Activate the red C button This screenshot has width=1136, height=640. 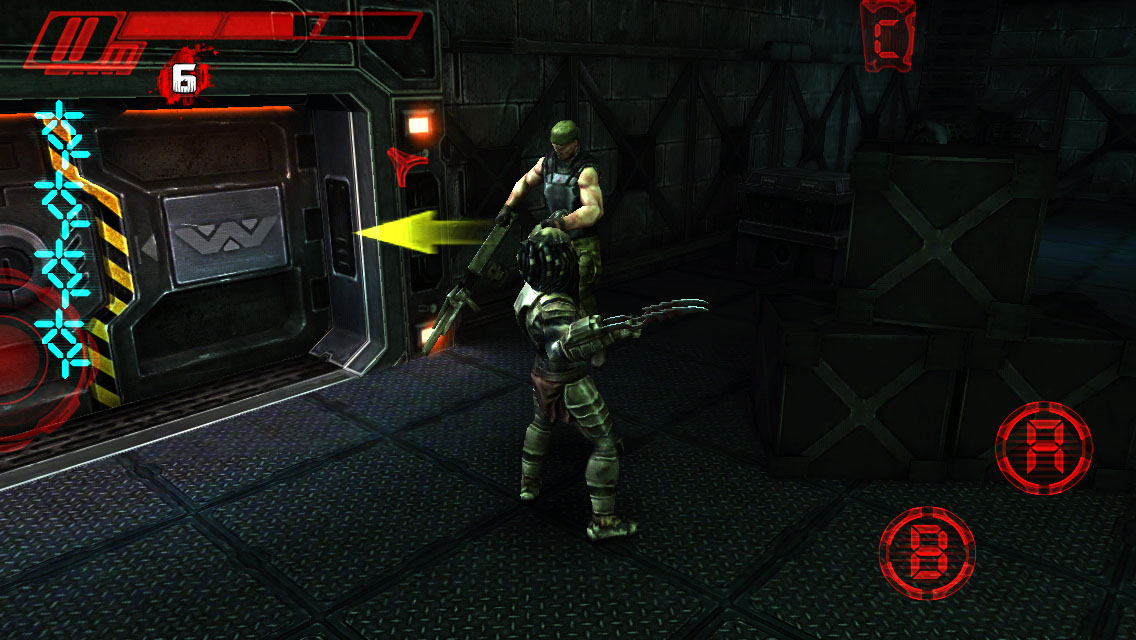889,37
